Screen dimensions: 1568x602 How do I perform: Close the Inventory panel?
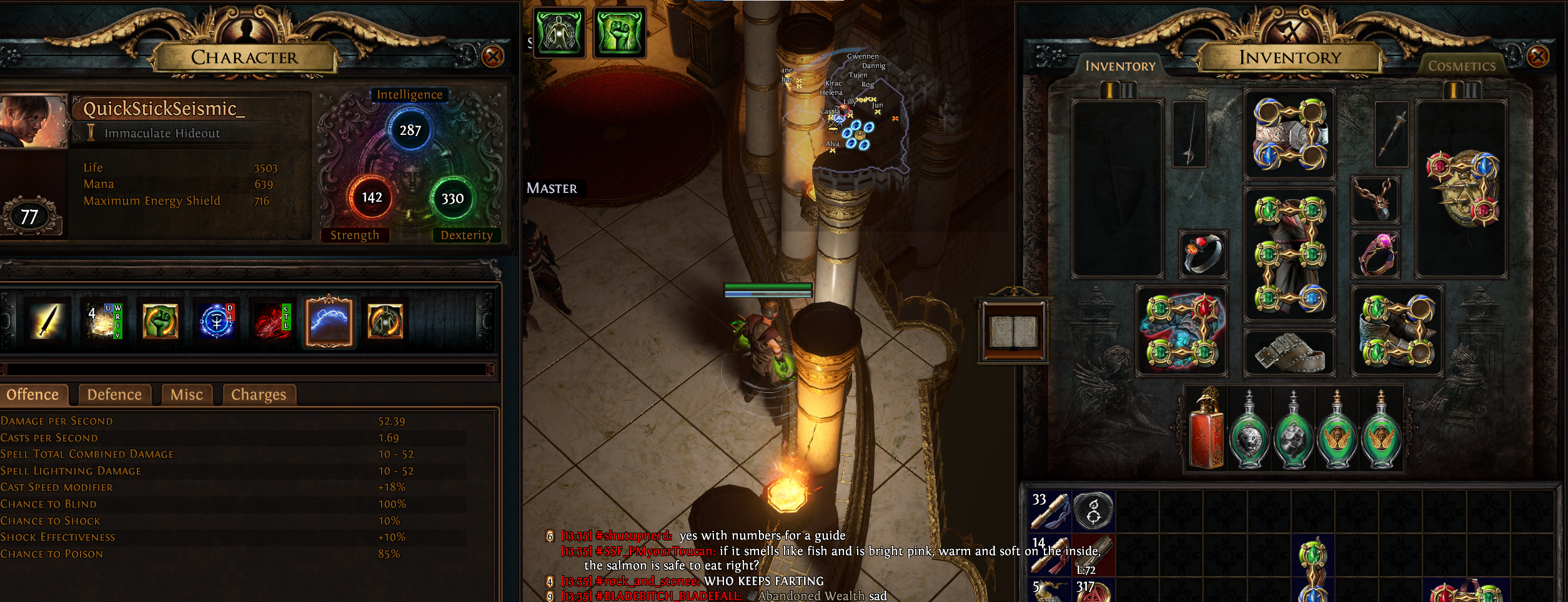1537,57
